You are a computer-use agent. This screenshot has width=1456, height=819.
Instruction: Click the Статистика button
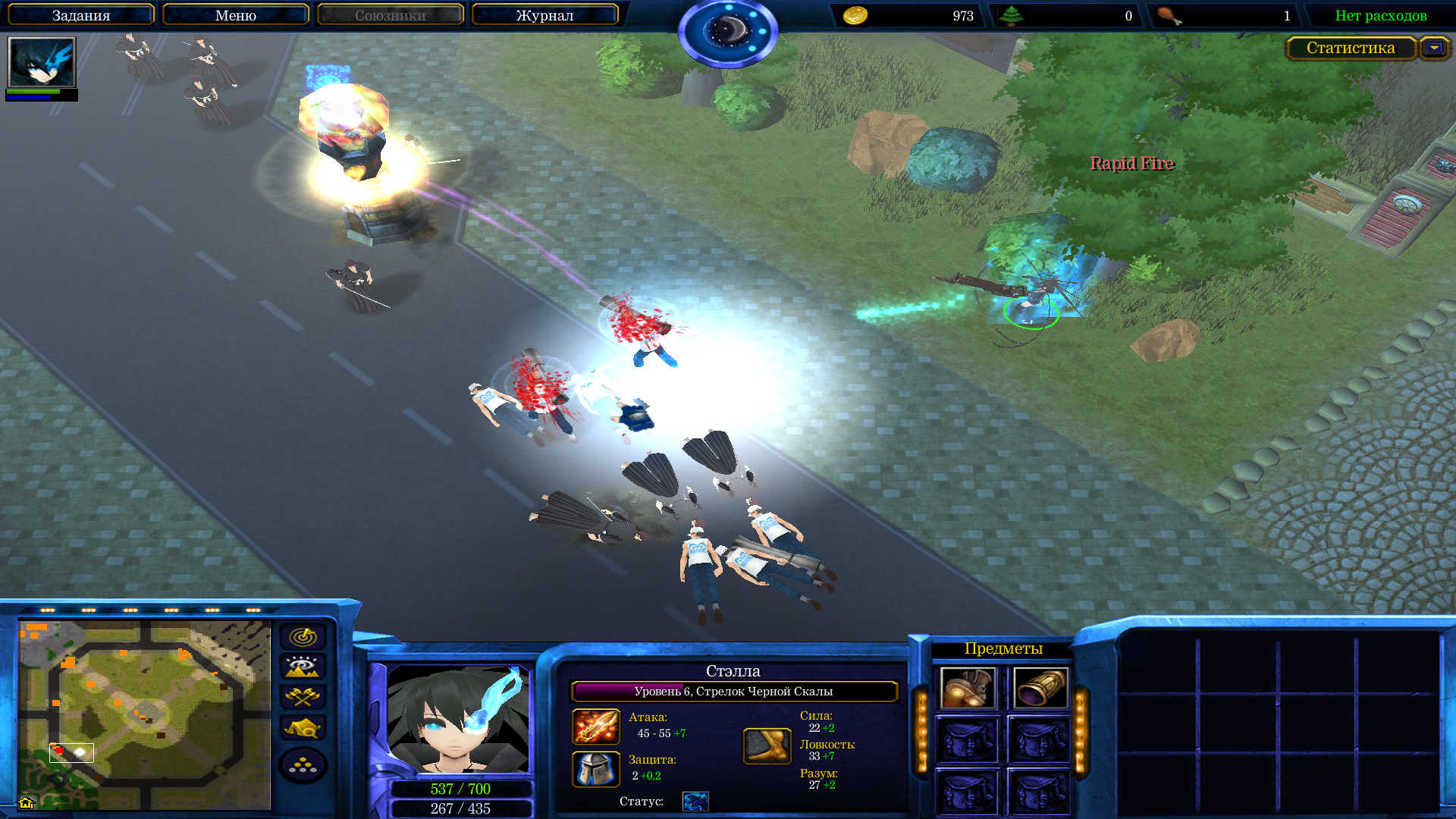pyautogui.click(x=1350, y=48)
